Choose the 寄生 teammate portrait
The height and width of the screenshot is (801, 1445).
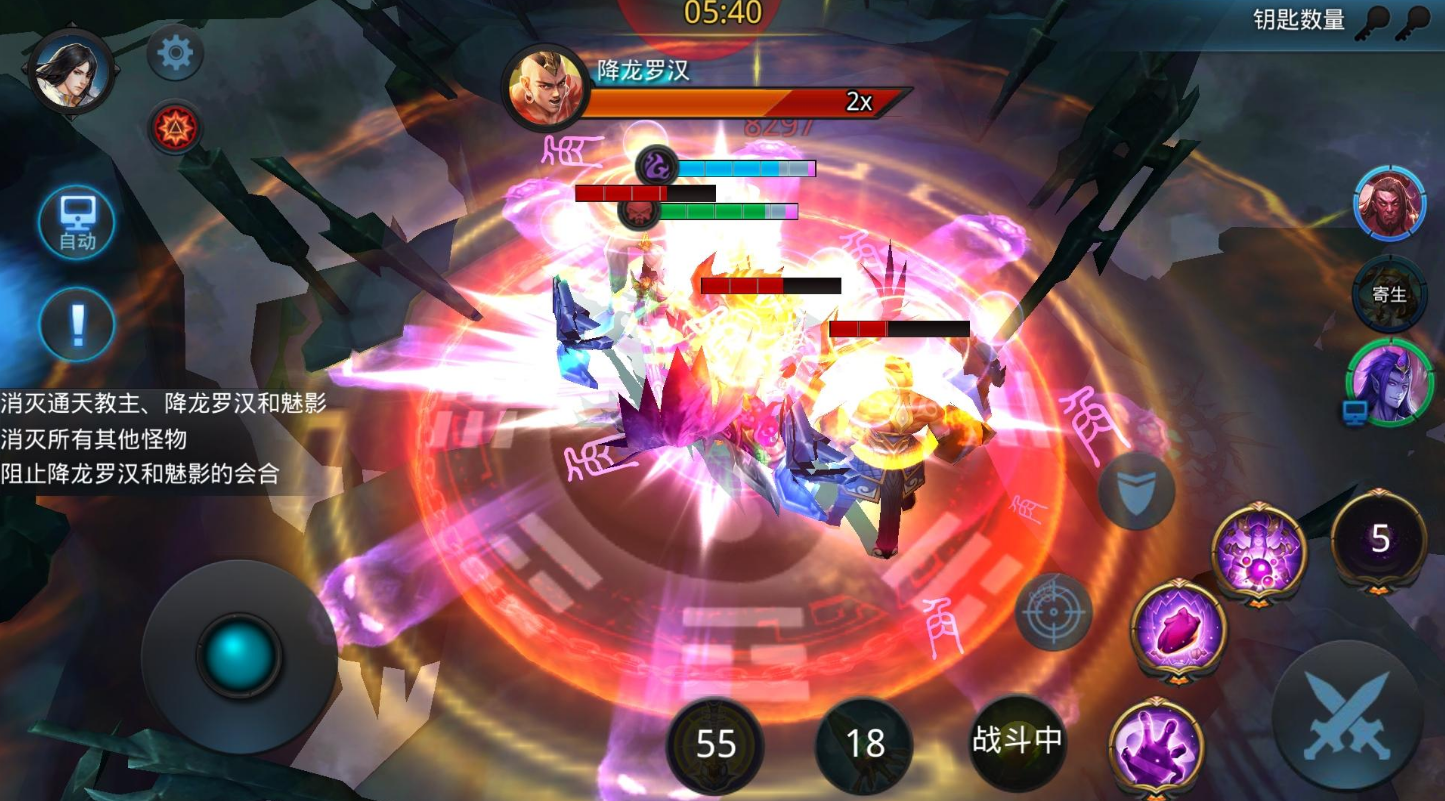(x=1389, y=293)
